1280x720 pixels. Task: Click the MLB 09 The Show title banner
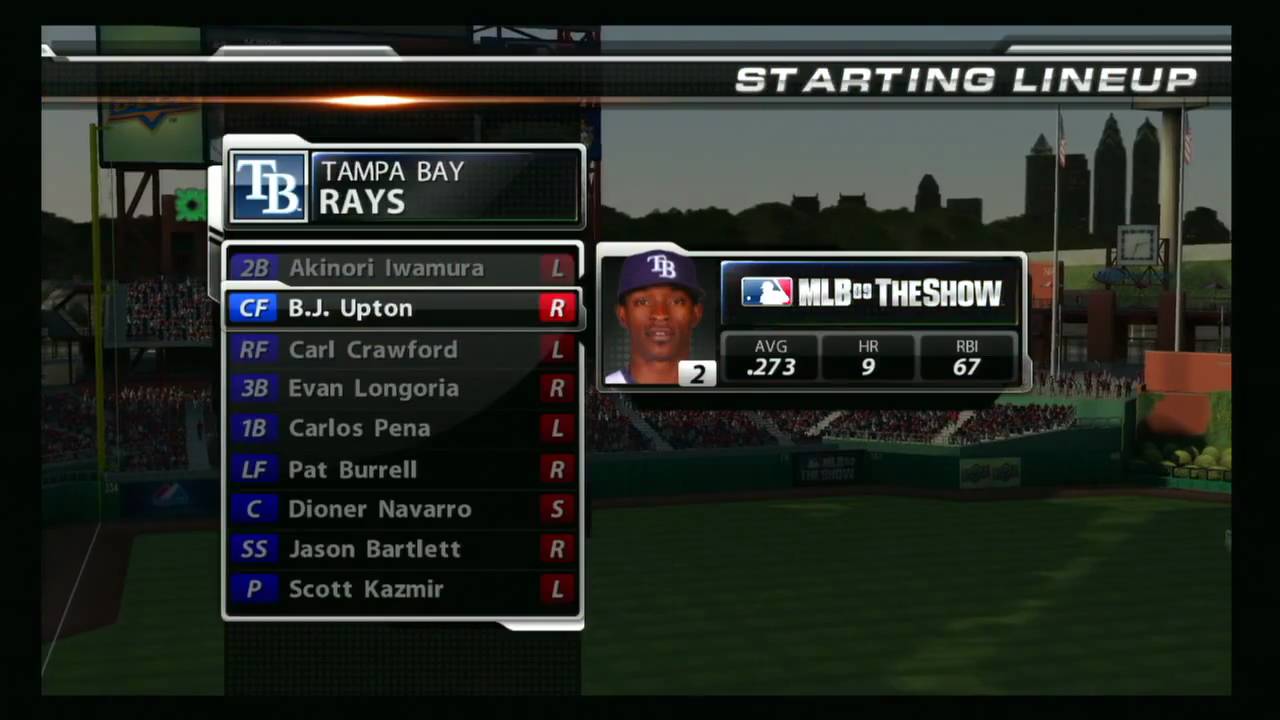pos(900,292)
